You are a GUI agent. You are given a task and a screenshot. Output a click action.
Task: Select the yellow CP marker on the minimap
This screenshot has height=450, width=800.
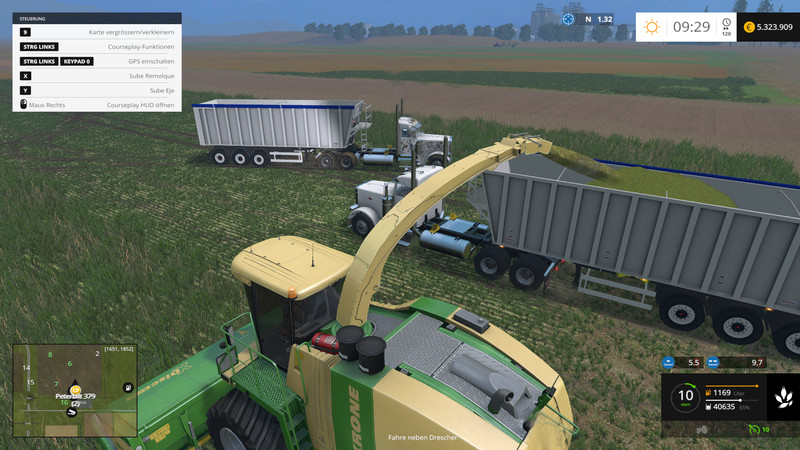pyautogui.click(x=75, y=389)
